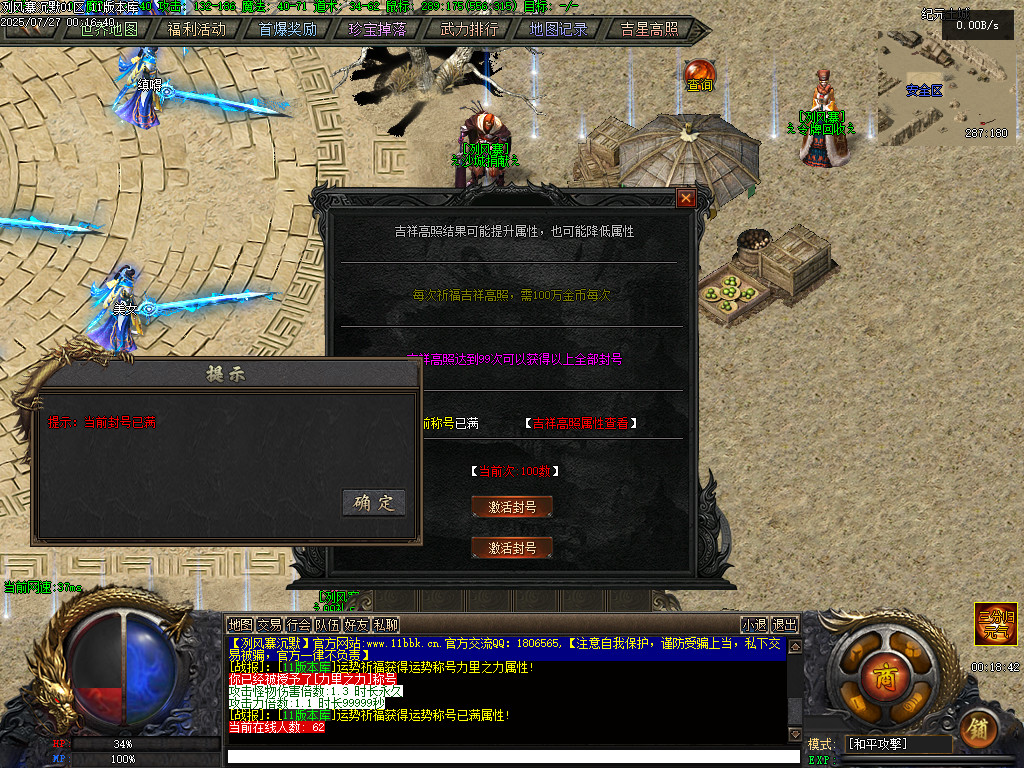Switch chat to the 交易 trade channel
Image resolution: width=1024 pixels, height=768 pixels.
click(x=269, y=625)
